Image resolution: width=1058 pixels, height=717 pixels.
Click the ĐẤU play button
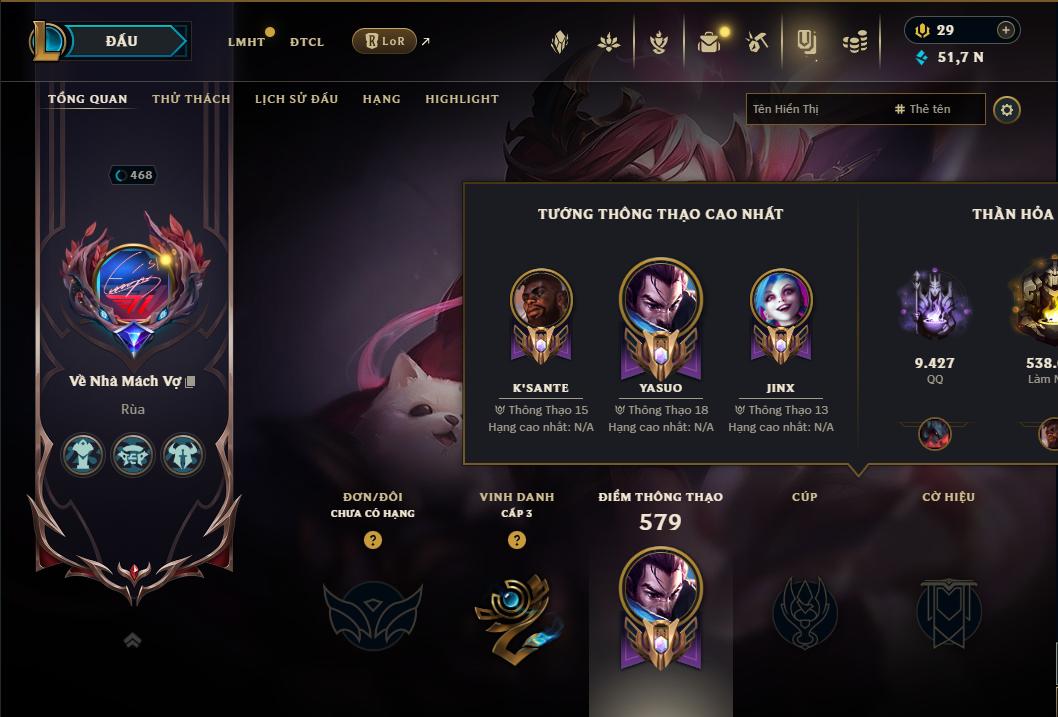[122, 41]
